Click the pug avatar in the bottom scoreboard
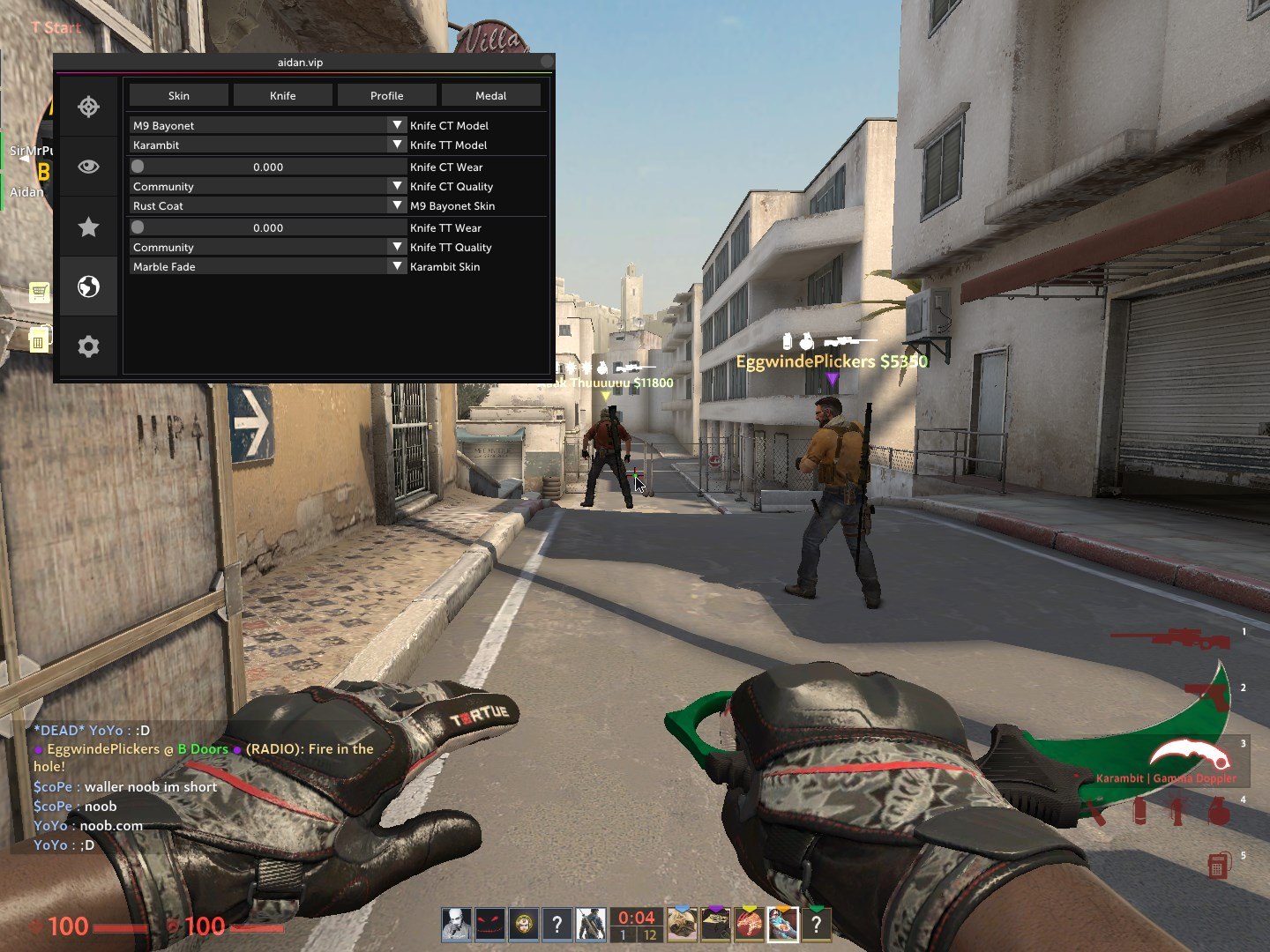This screenshot has width=1270, height=952. 684,923
